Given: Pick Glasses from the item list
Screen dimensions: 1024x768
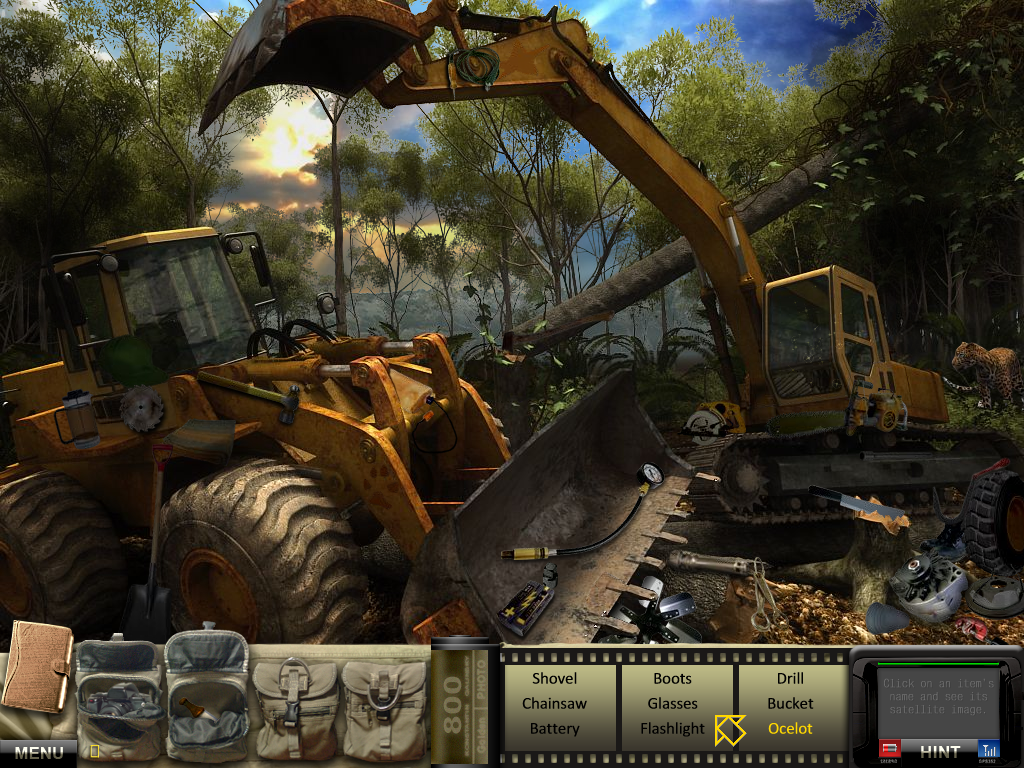Looking at the screenshot, I should 672,703.
